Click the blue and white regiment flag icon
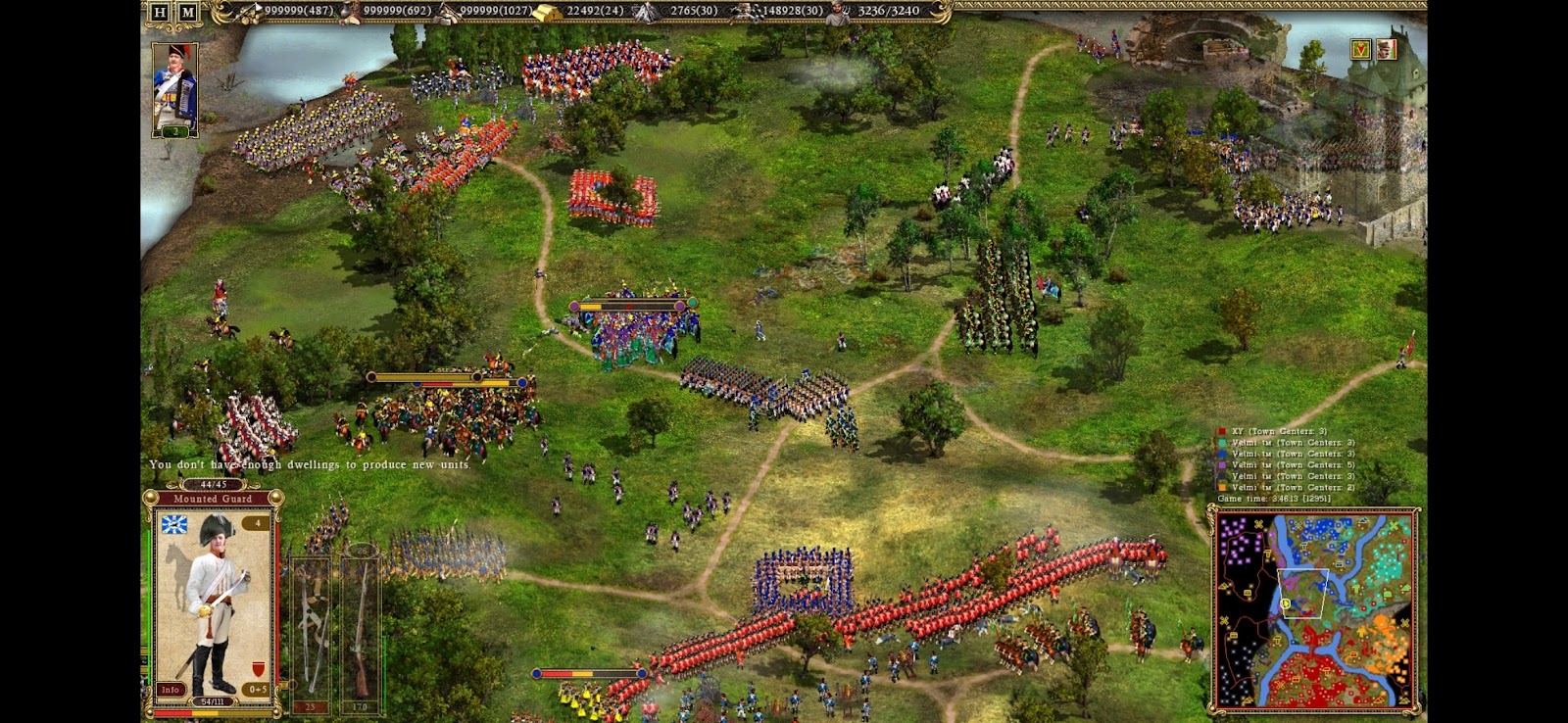1568x723 pixels. (x=174, y=525)
